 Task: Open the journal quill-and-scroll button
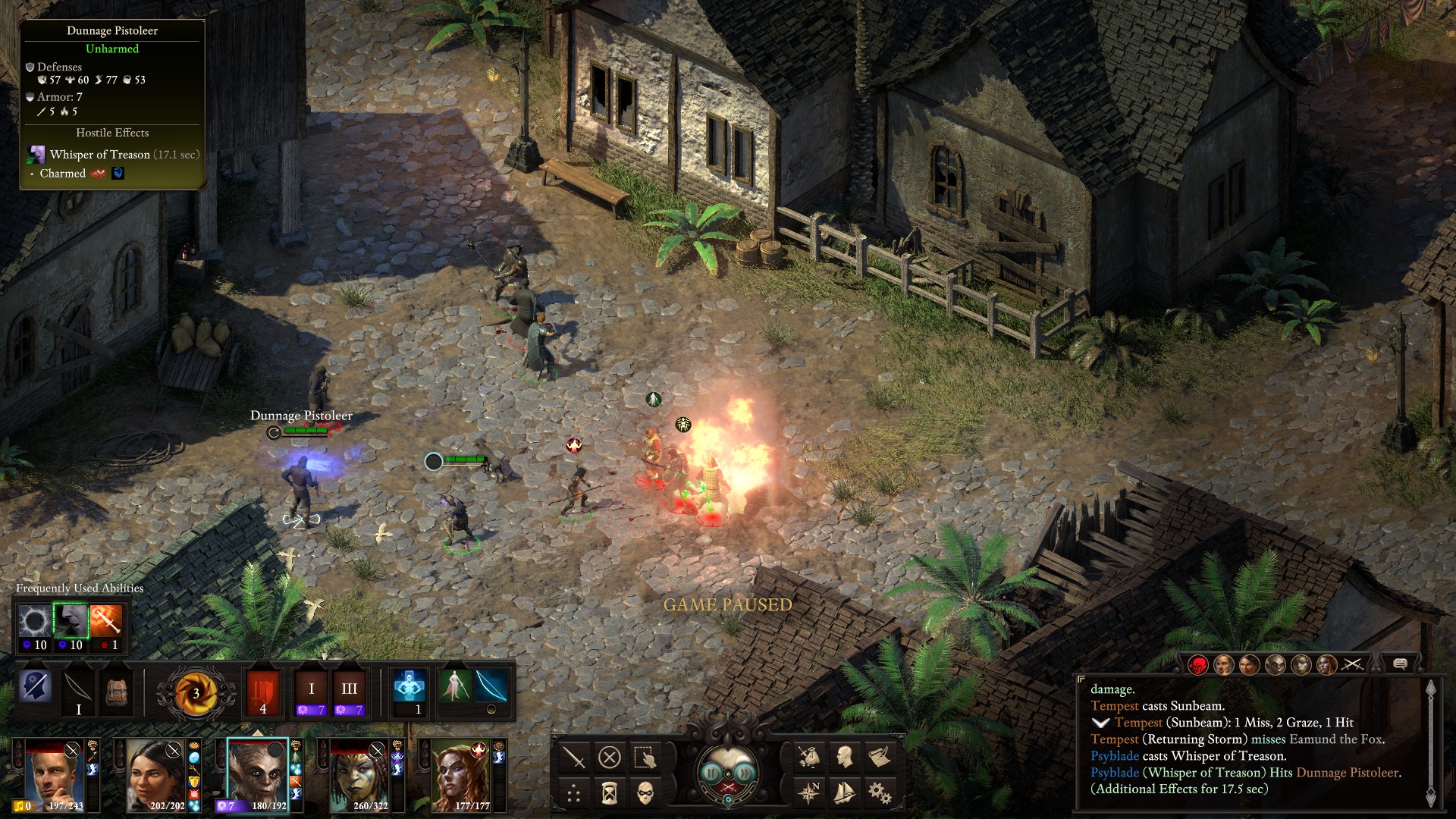click(x=880, y=757)
